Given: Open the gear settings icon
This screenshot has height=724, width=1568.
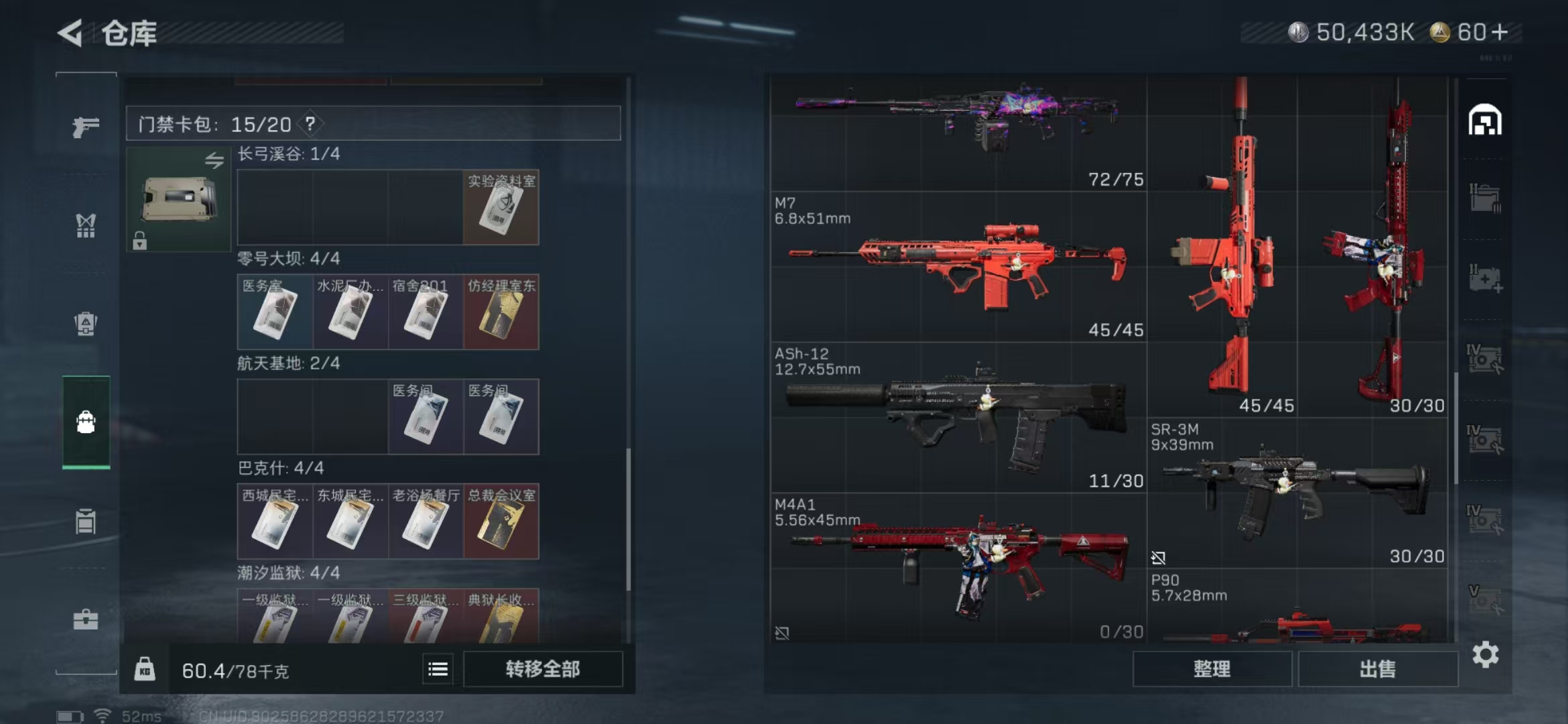Looking at the screenshot, I should (x=1486, y=654).
